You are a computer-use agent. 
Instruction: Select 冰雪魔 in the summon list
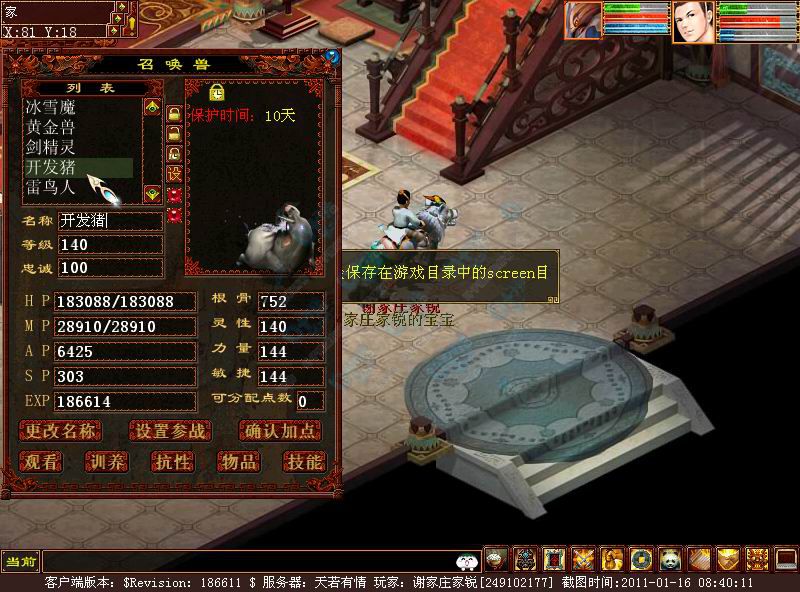pyautogui.click(x=51, y=106)
